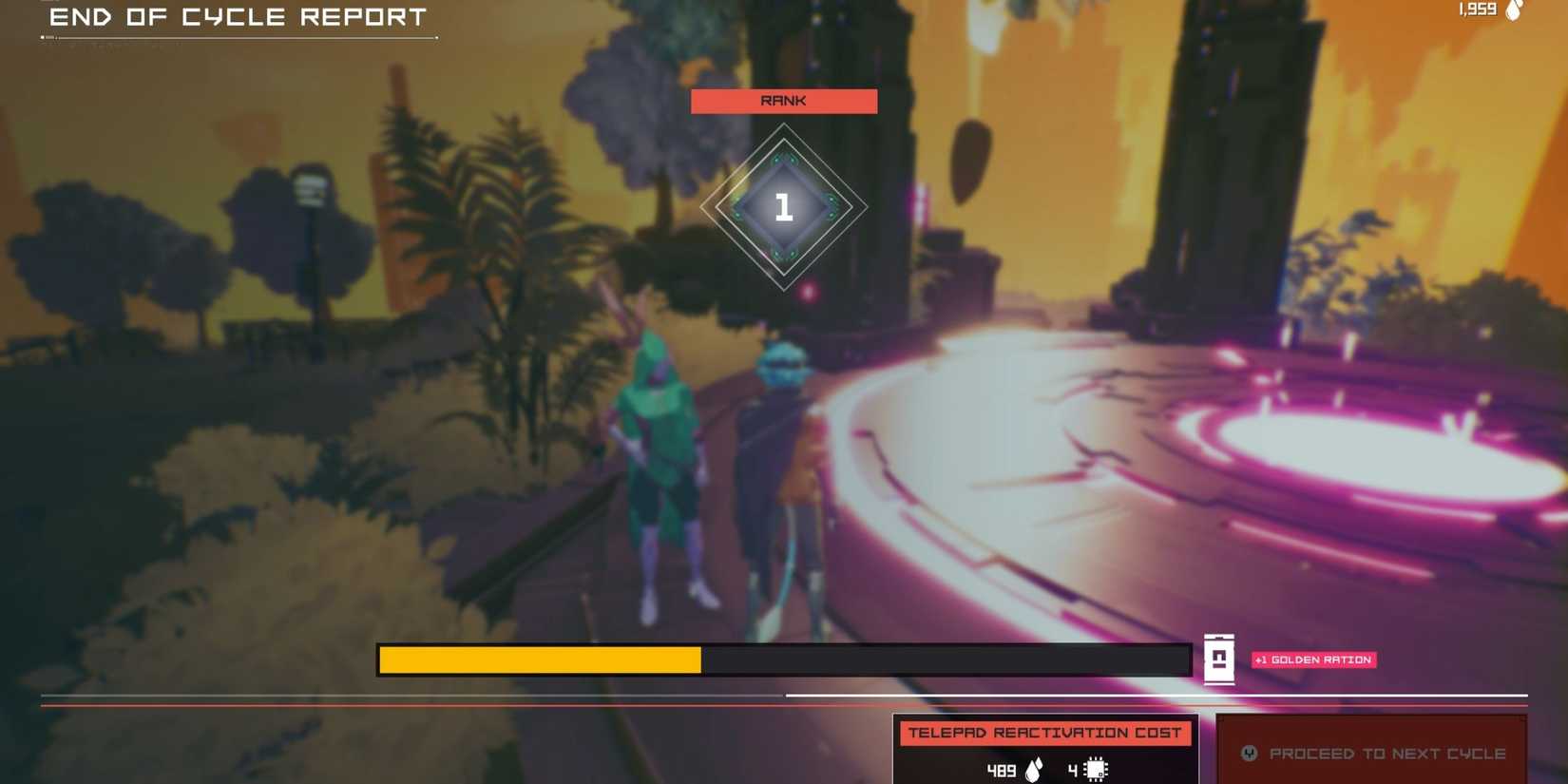Click the Telepad Reactivation Cost banner
This screenshot has width=1568, height=784.
(x=1045, y=733)
